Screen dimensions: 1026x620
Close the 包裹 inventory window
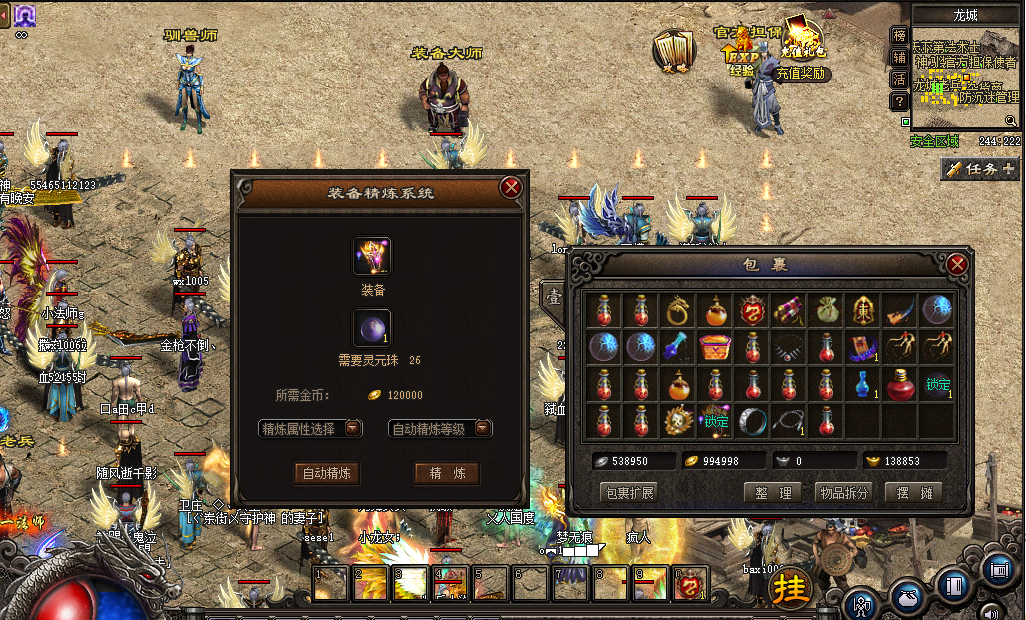click(957, 264)
